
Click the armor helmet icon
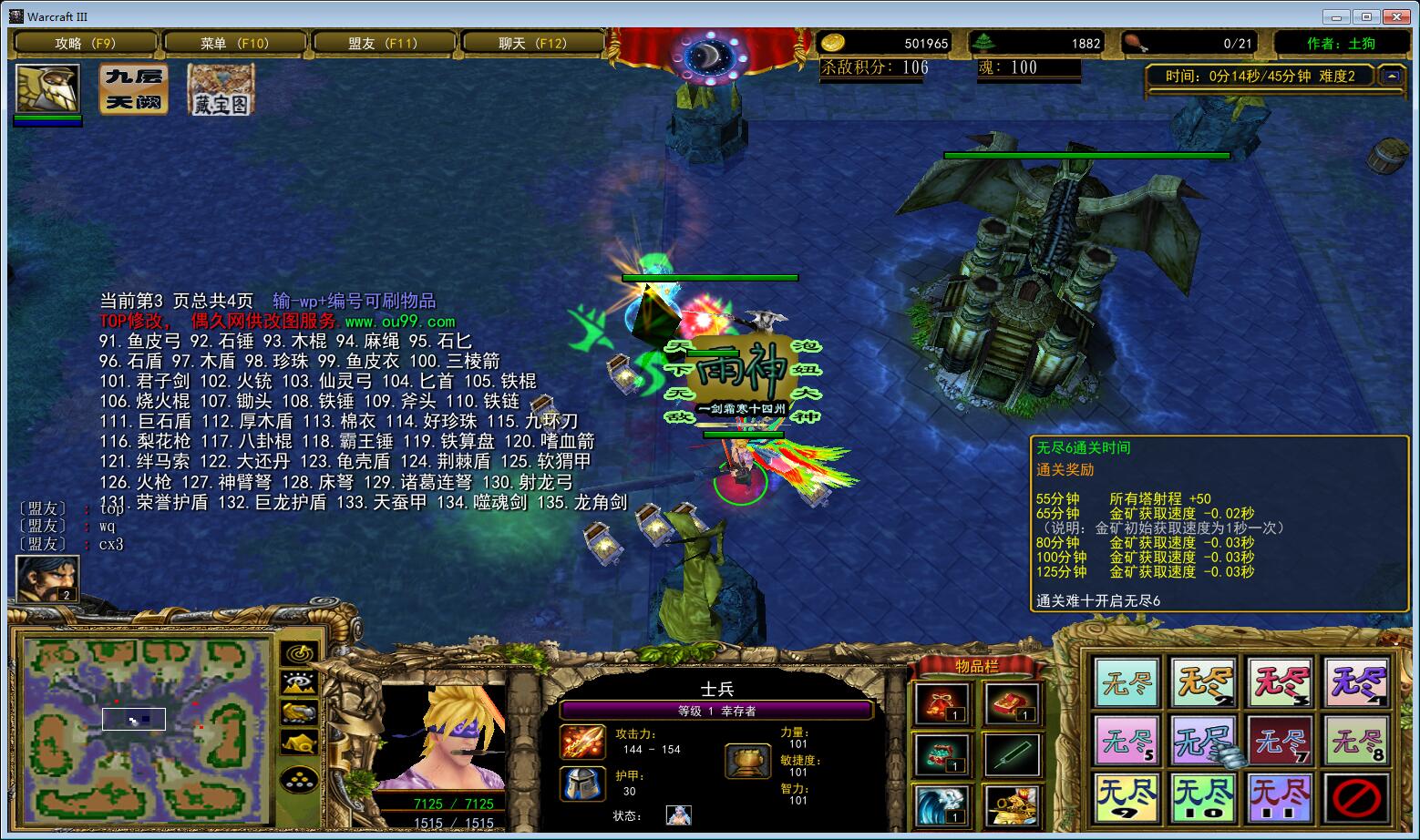pyautogui.click(x=581, y=784)
